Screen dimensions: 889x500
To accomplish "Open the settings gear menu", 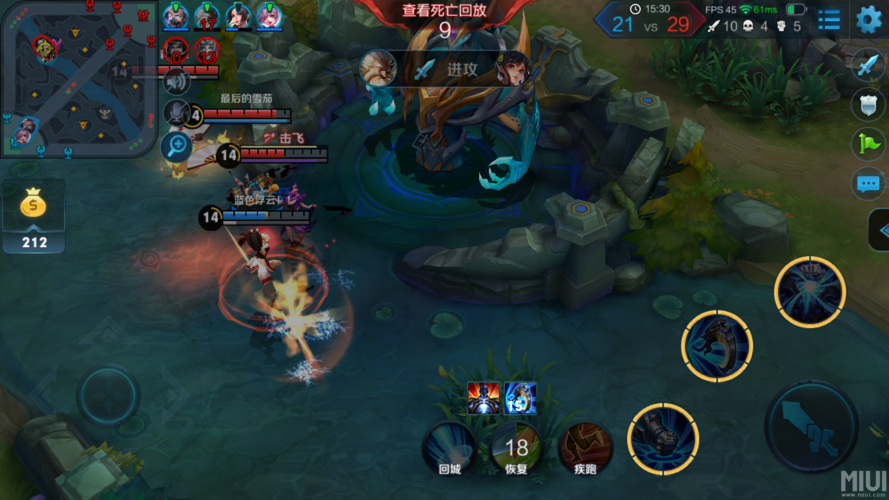I will tap(868, 18).
